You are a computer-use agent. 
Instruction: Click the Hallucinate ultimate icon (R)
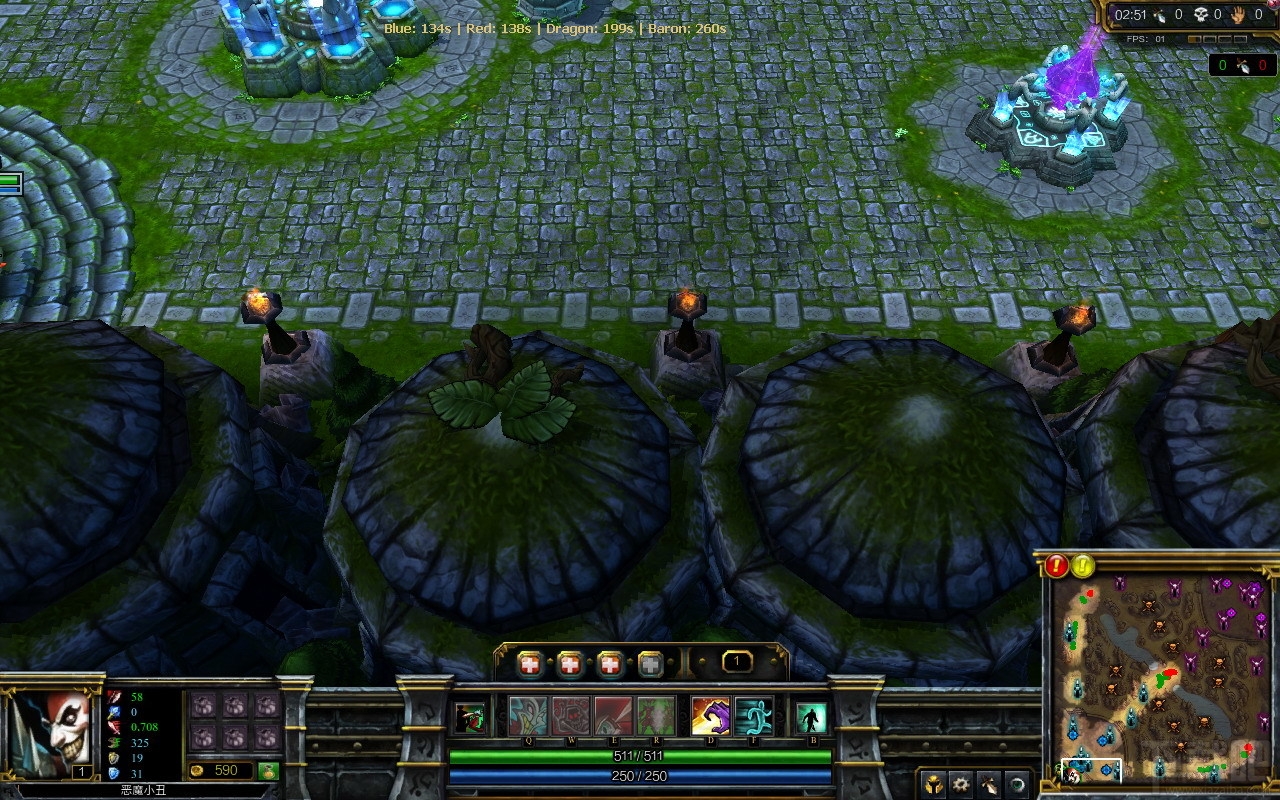click(656, 717)
